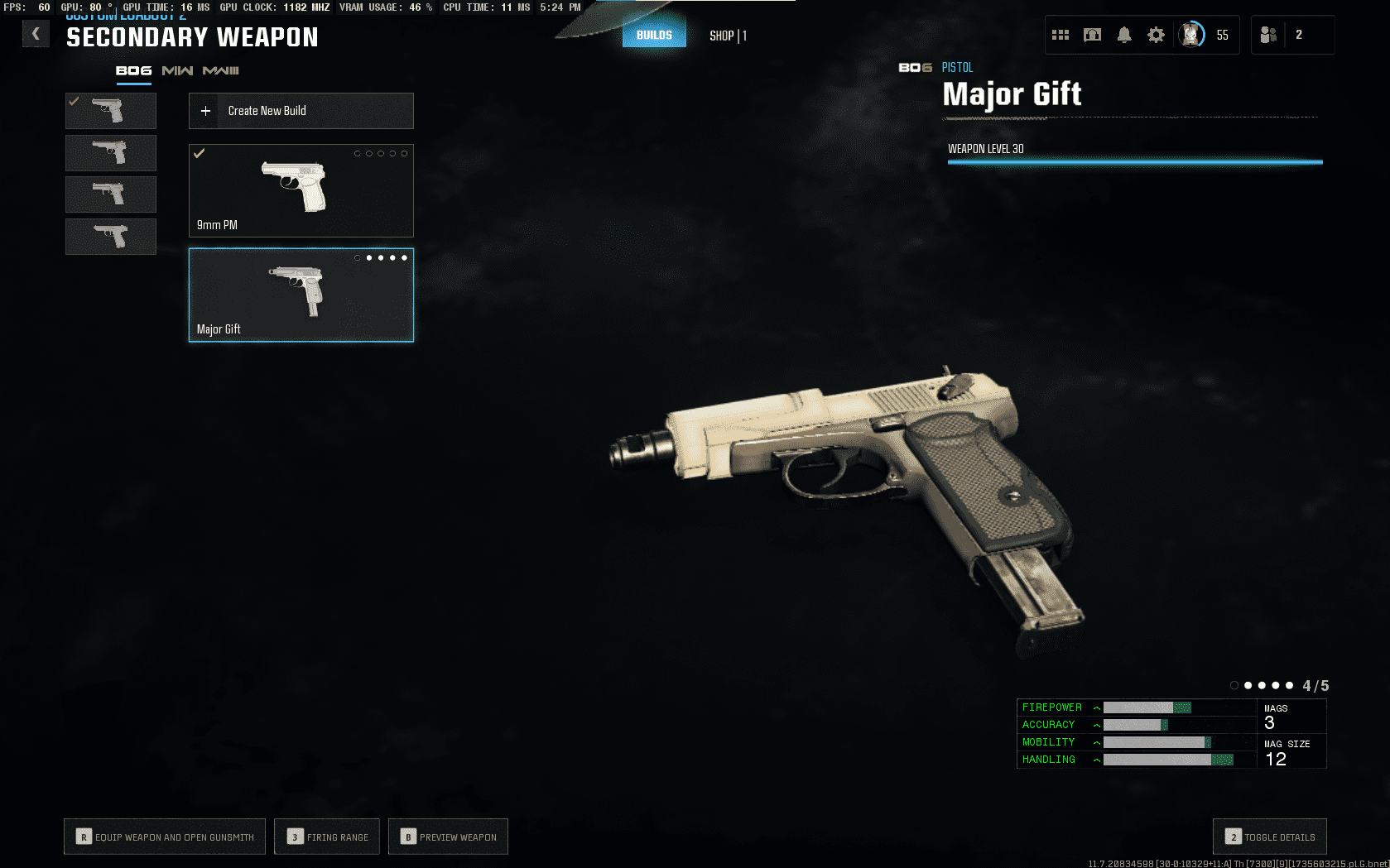Select the Major Gift build

(301, 295)
